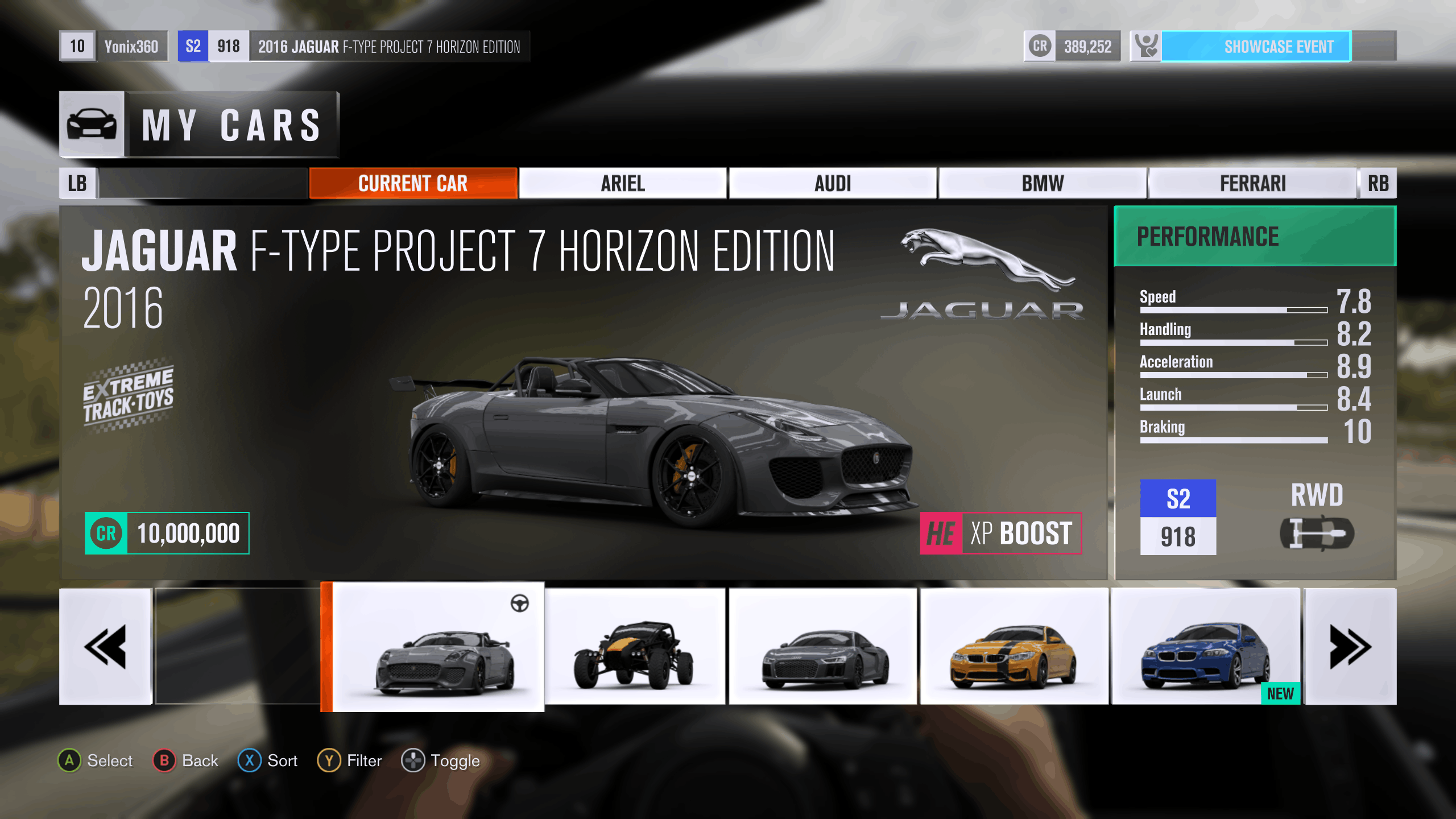This screenshot has height=819, width=1456.
Task: Choose the yellow BMW M4 thumbnail
Action: [x=1014, y=647]
